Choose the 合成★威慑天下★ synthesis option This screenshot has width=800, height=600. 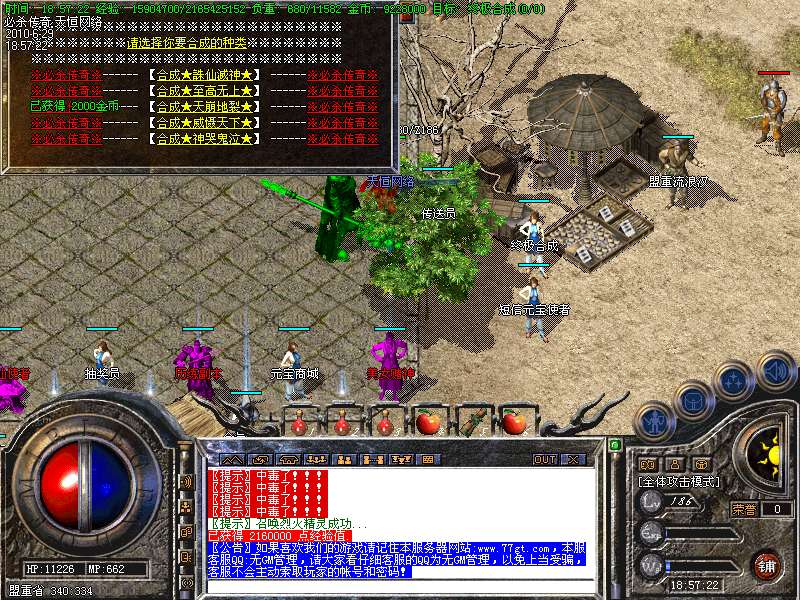204,122
